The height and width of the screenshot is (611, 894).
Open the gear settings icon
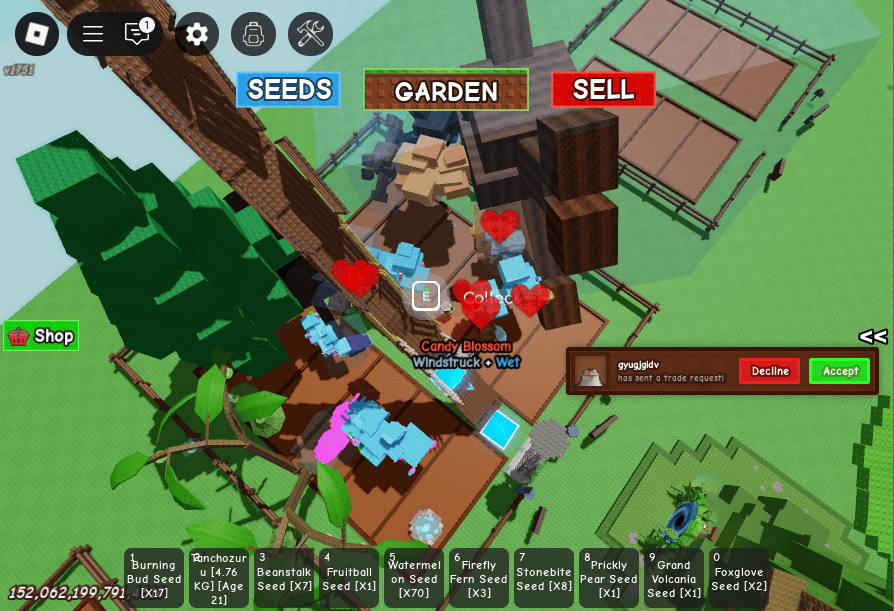[197, 34]
